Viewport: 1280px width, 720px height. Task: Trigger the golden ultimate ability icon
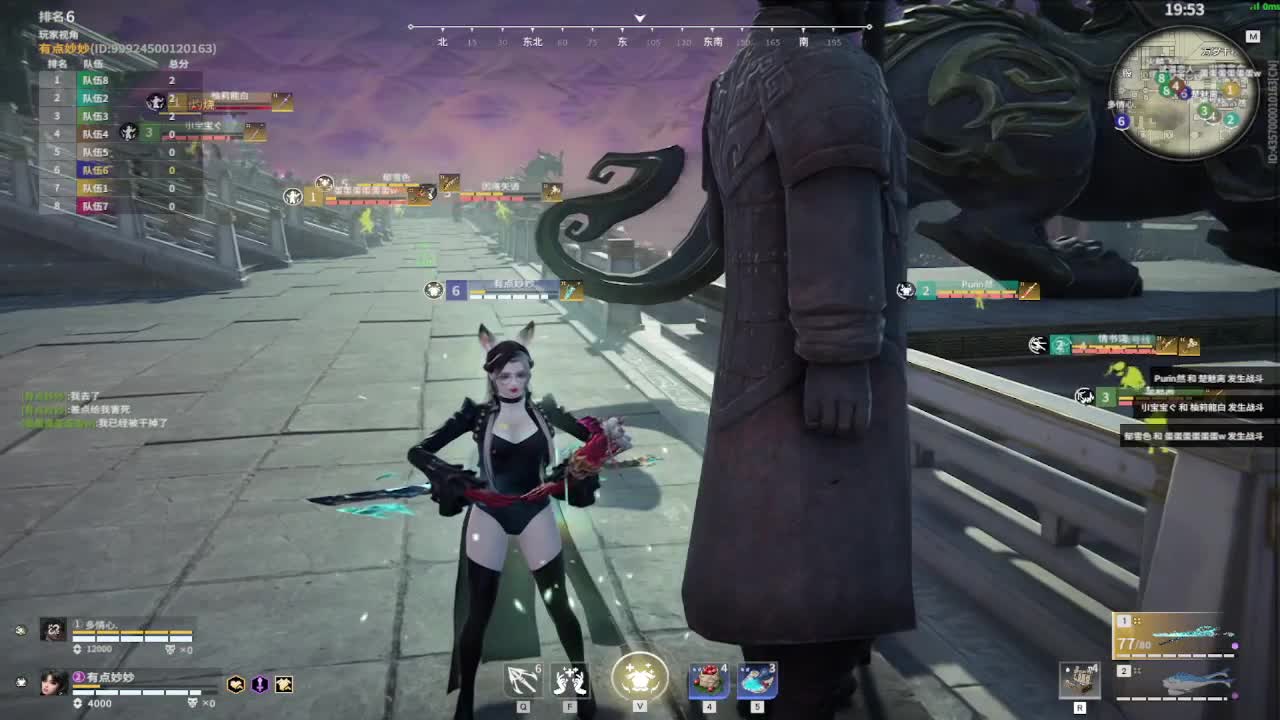click(x=640, y=677)
